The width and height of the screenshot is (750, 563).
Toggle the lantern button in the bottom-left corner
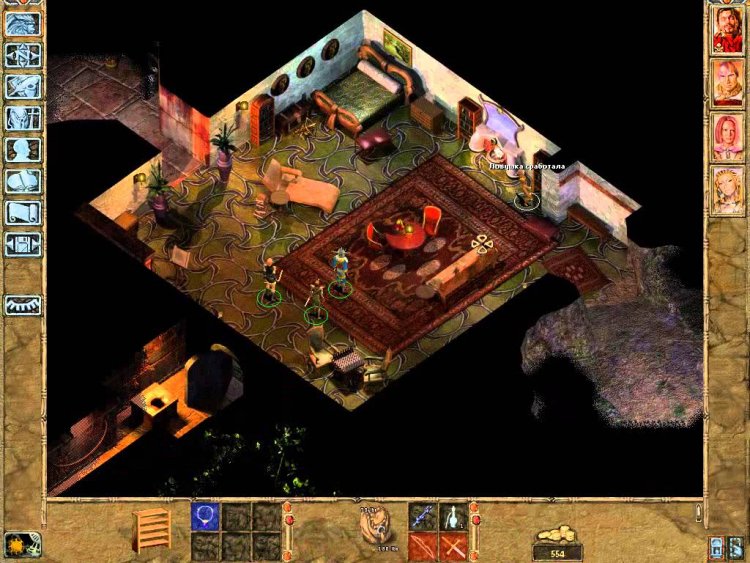point(17,545)
